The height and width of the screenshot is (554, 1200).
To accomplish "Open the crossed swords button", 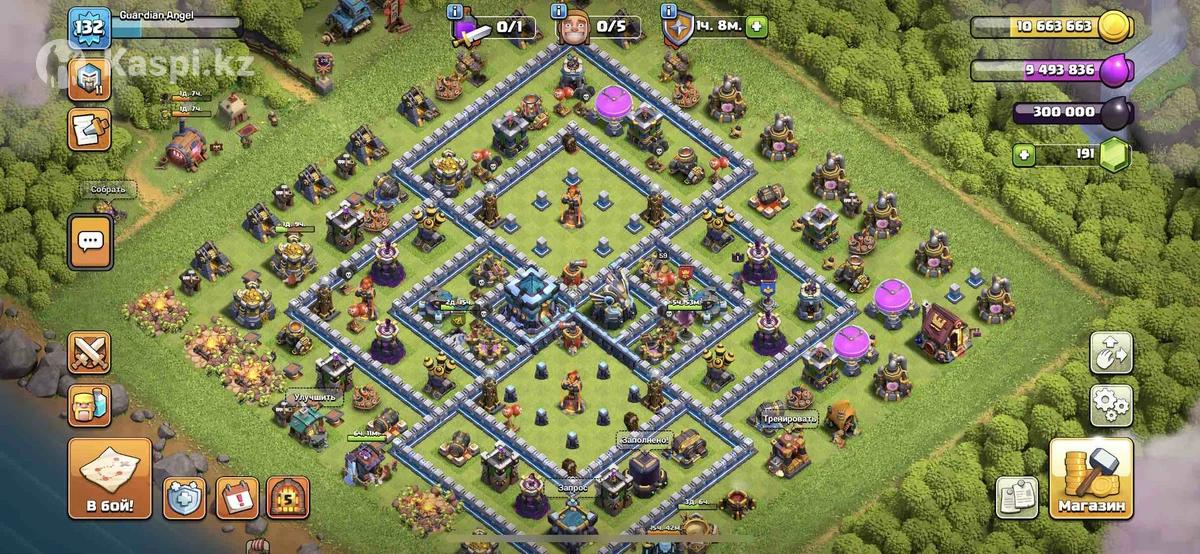I will point(89,353).
